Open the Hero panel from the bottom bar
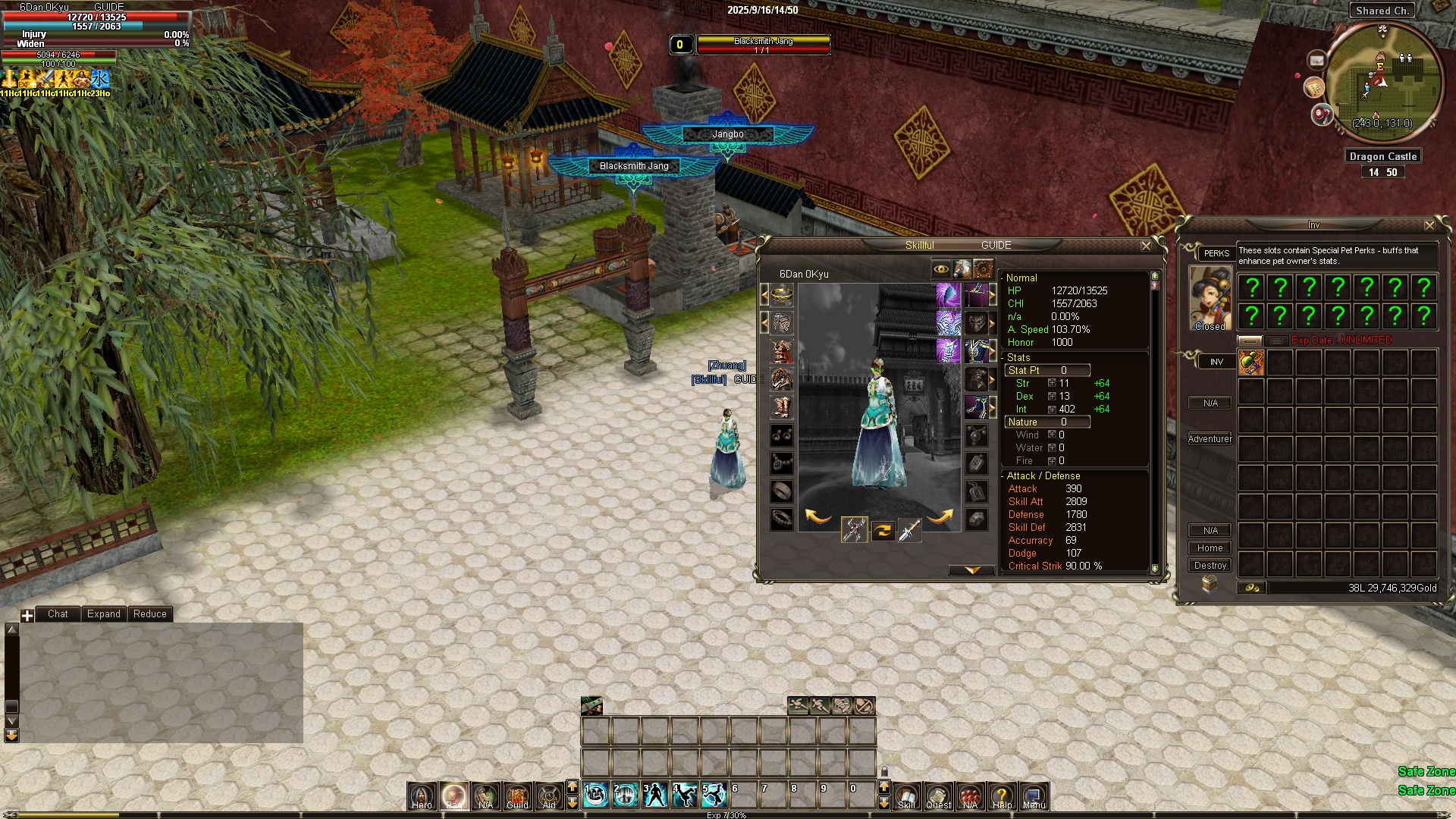The width and height of the screenshot is (1456, 819). click(422, 795)
